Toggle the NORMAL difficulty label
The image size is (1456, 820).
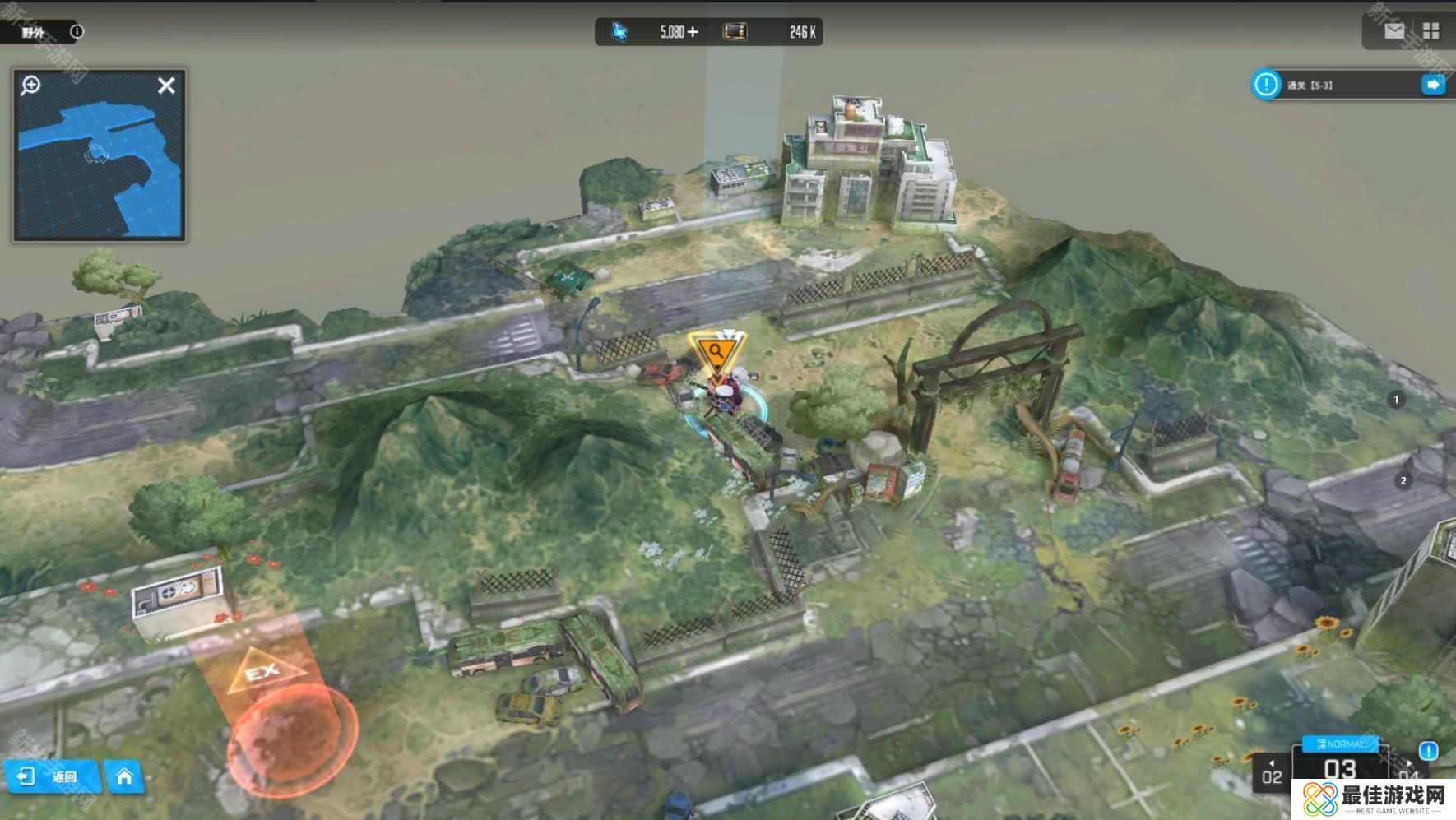point(1340,744)
